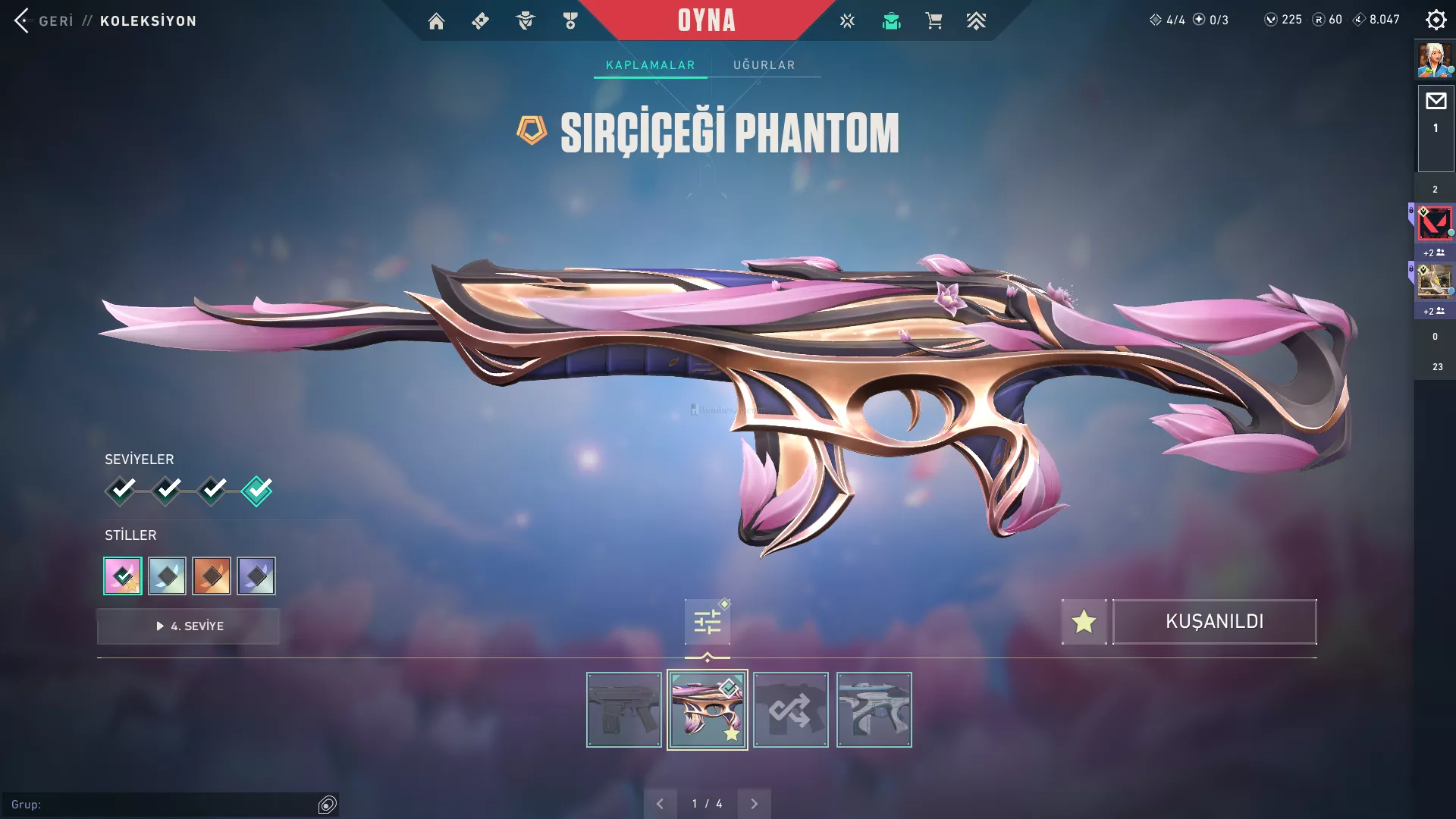The image size is (1456, 819).
Task: Choose the orange style variant
Action: click(x=212, y=576)
